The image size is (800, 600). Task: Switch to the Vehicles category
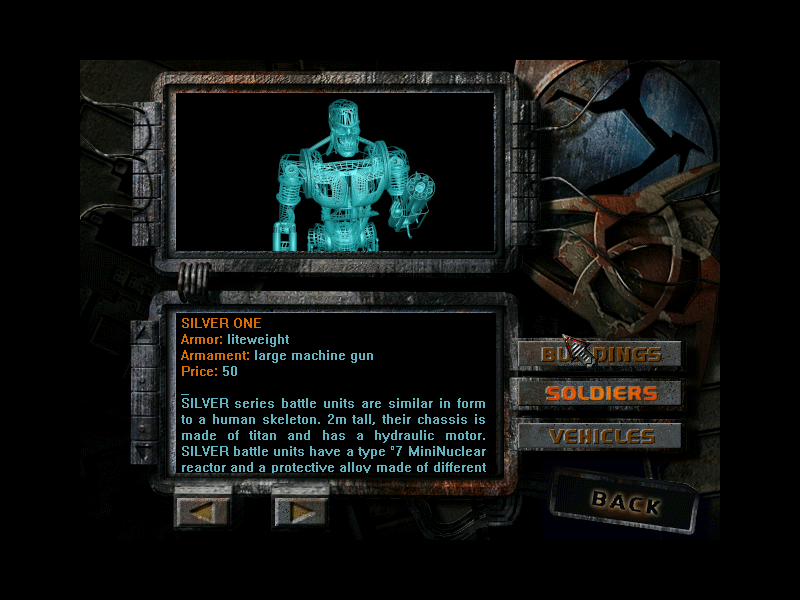600,436
